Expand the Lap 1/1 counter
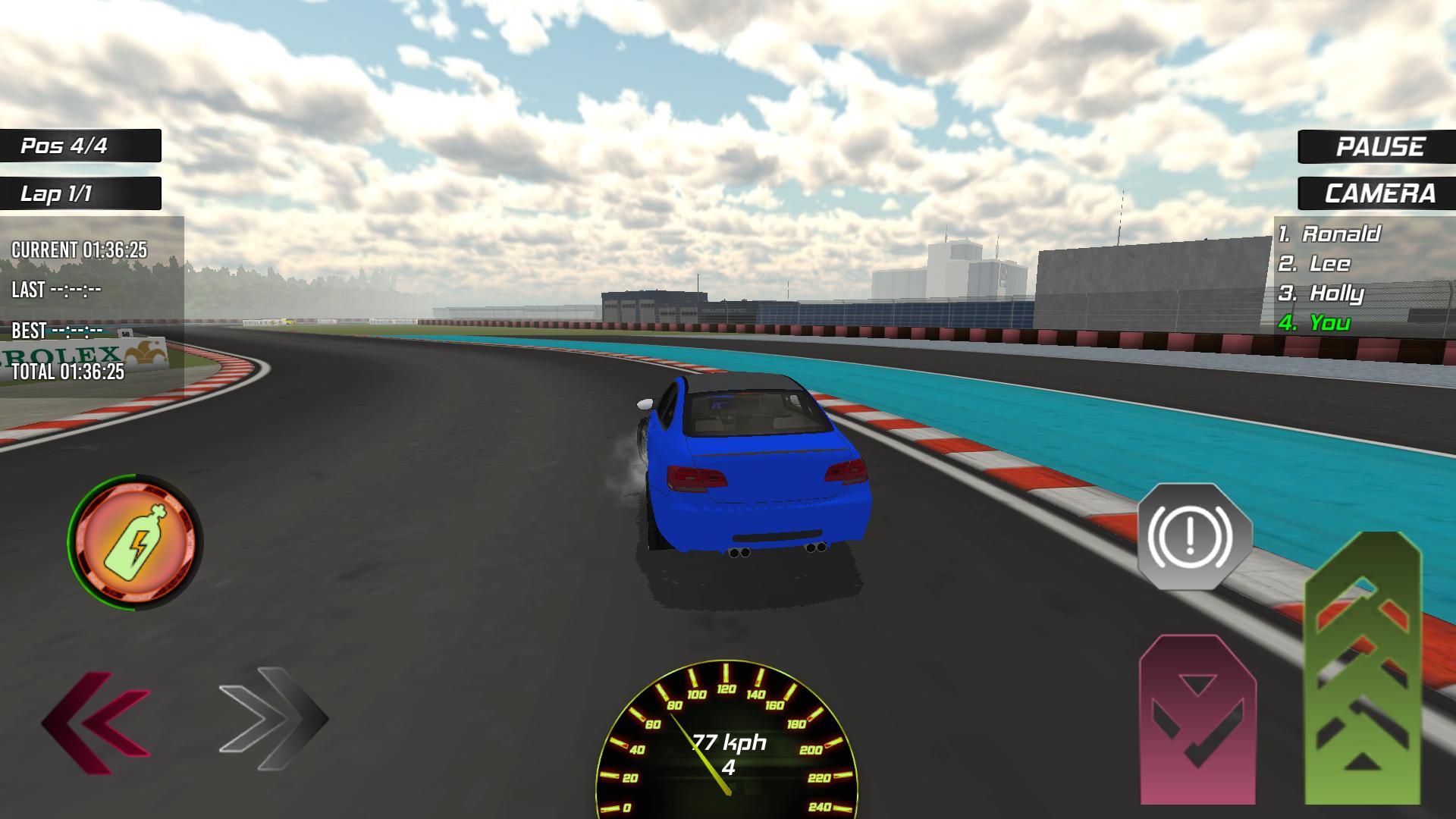The width and height of the screenshot is (1456, 819). click(80, 194)
